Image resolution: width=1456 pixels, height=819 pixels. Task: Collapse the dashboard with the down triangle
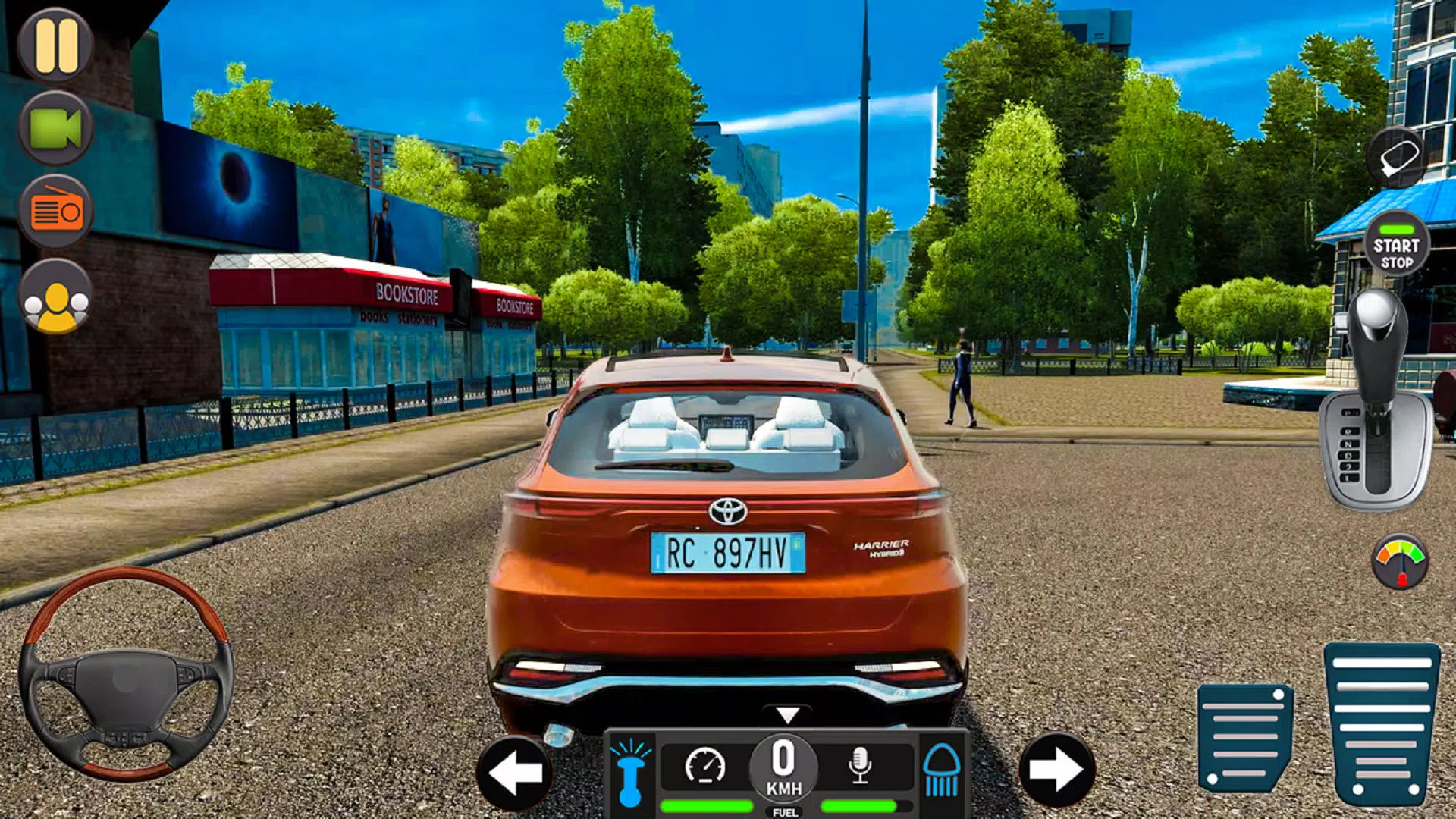(x=788, y=714)
